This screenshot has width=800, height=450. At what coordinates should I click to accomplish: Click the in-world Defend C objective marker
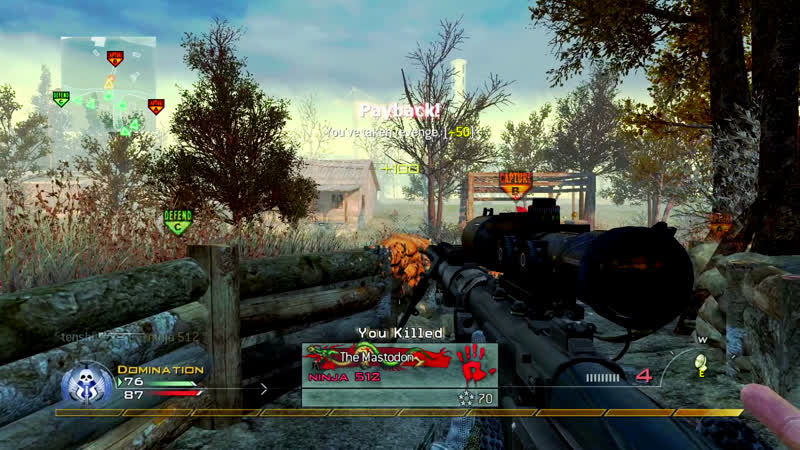[x=178, y=221]
